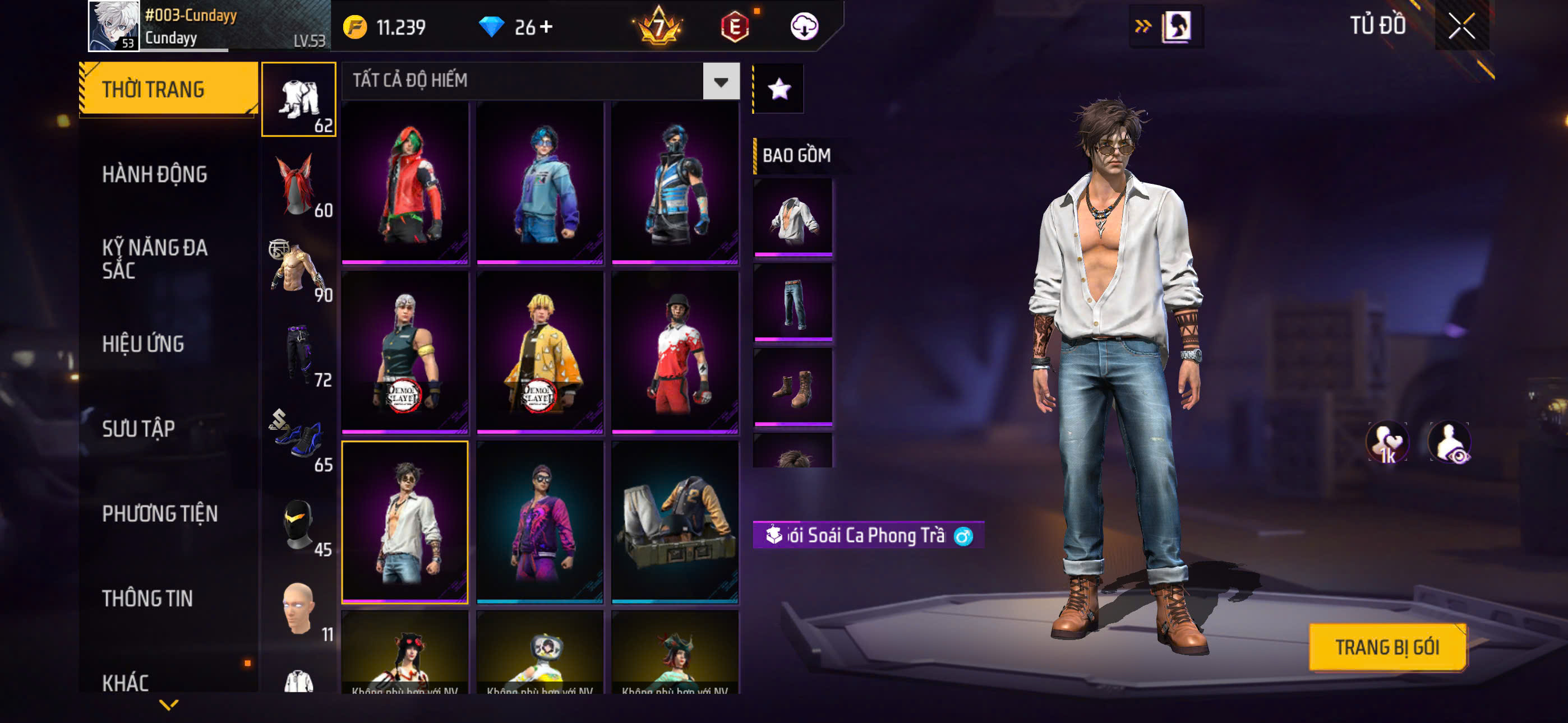Open the Thông Tin tab
The image size is (1568, 723).
pos(147,598)
